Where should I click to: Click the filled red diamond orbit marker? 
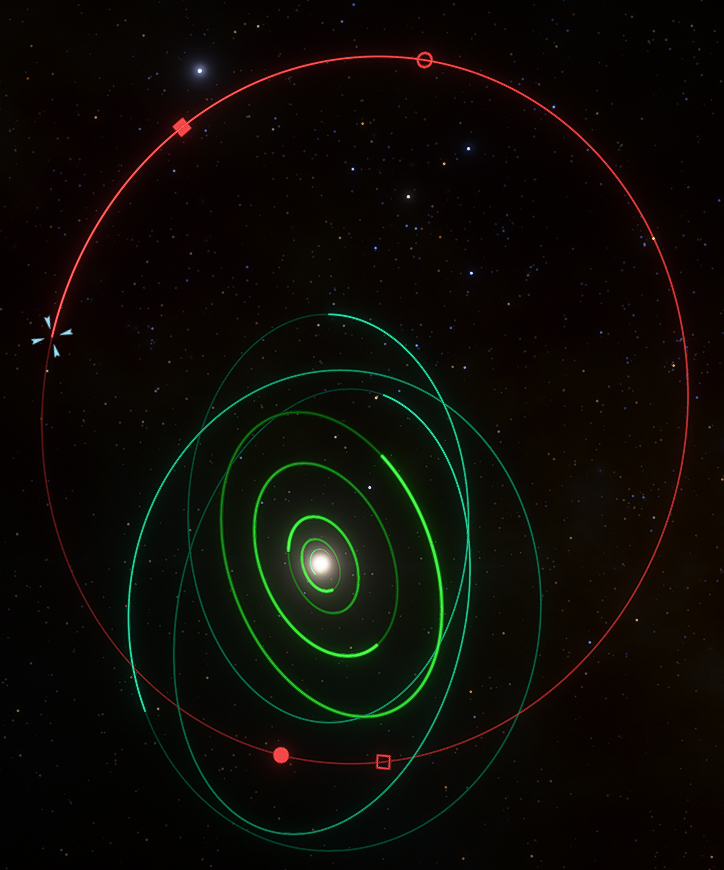[182, 127]
